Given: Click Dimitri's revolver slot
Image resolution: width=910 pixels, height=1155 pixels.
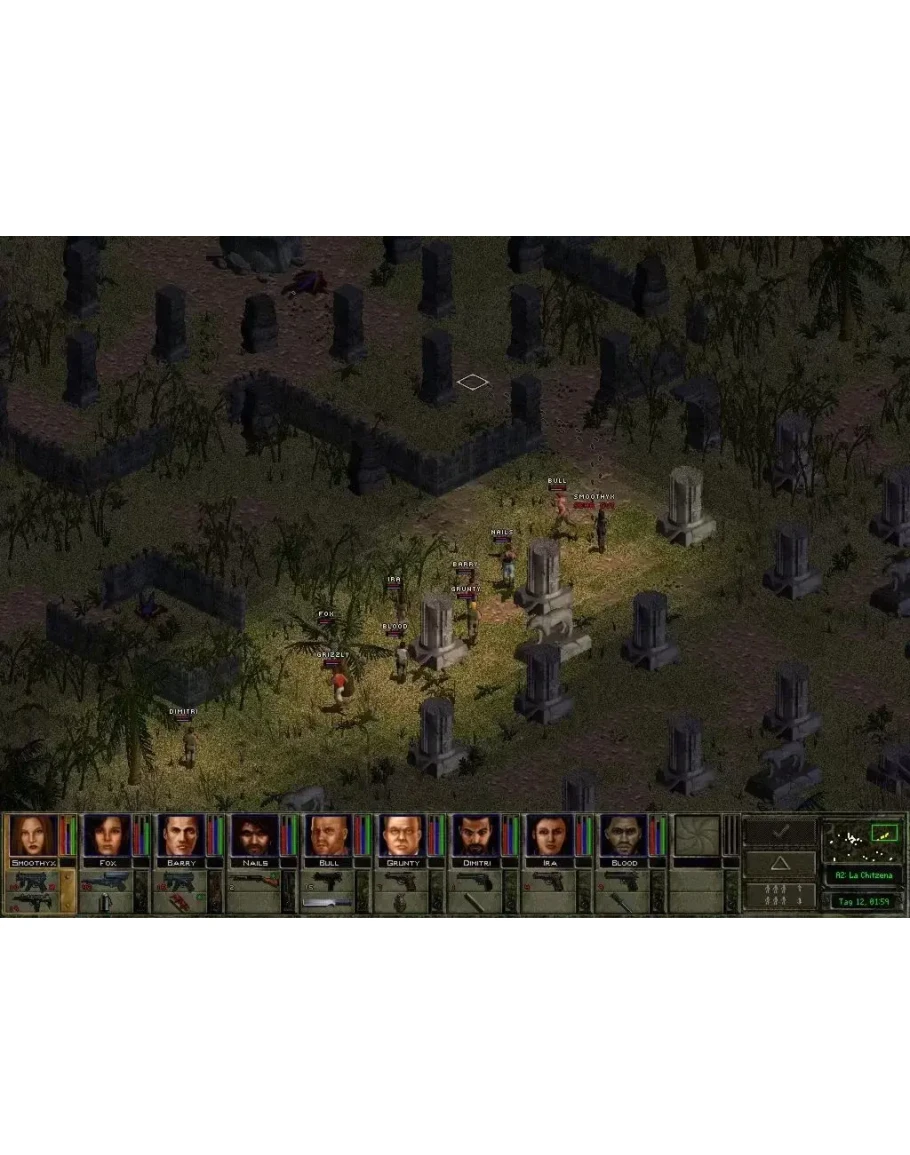Looking at the screenshot, I should tap(476, 880).
